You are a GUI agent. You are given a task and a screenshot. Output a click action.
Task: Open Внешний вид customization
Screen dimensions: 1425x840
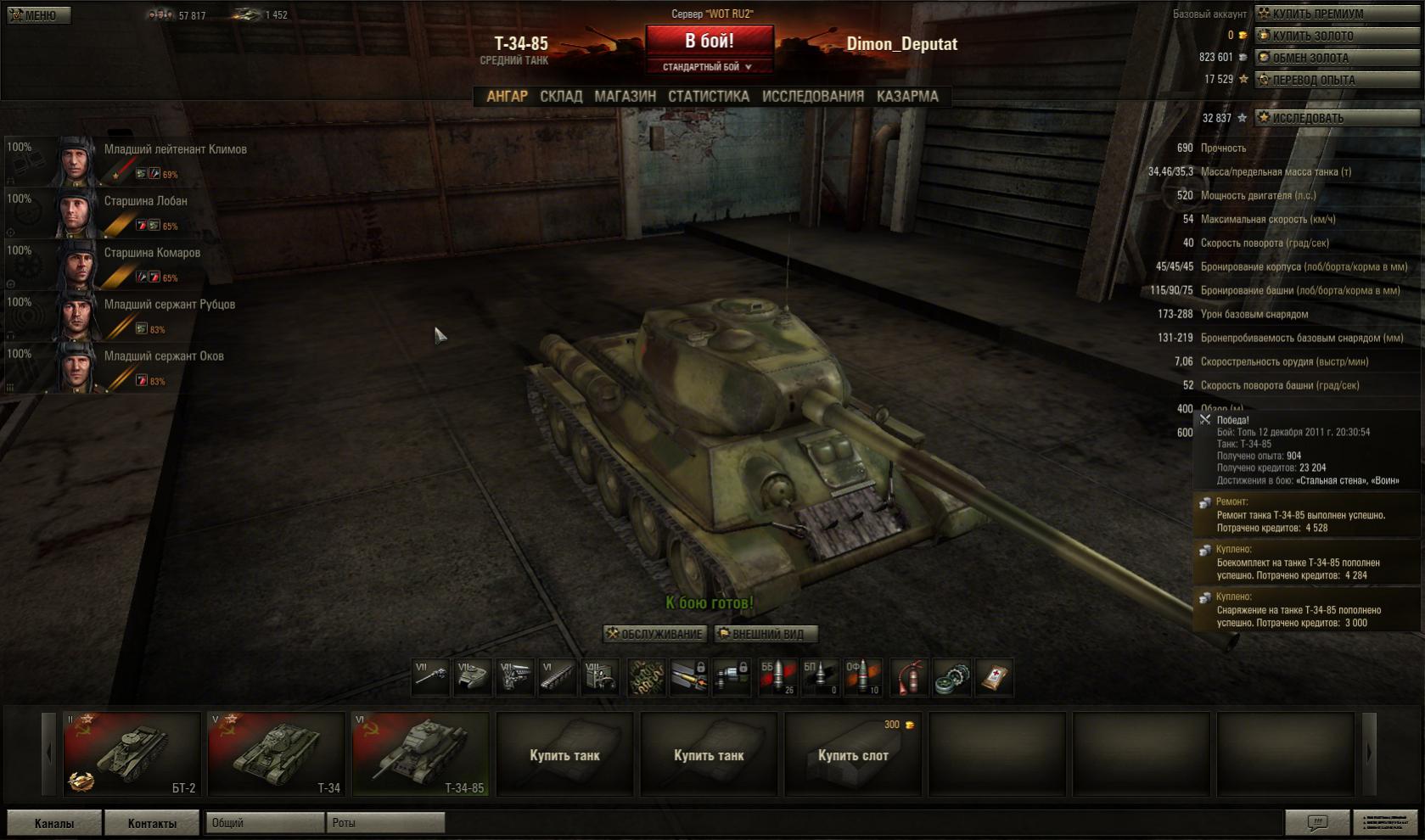pos(766,634)
